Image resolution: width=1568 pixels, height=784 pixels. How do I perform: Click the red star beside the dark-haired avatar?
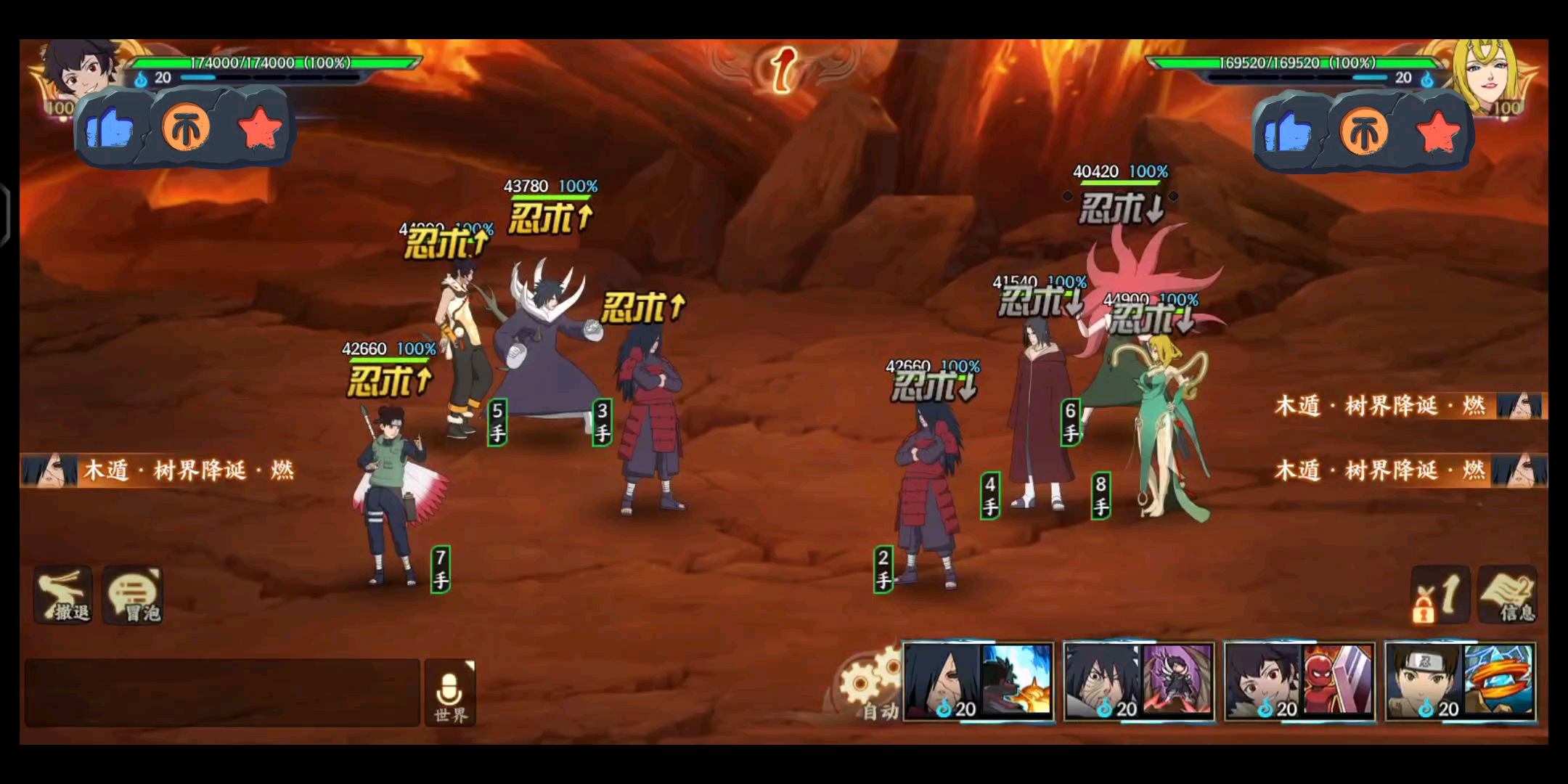point(260,129)
